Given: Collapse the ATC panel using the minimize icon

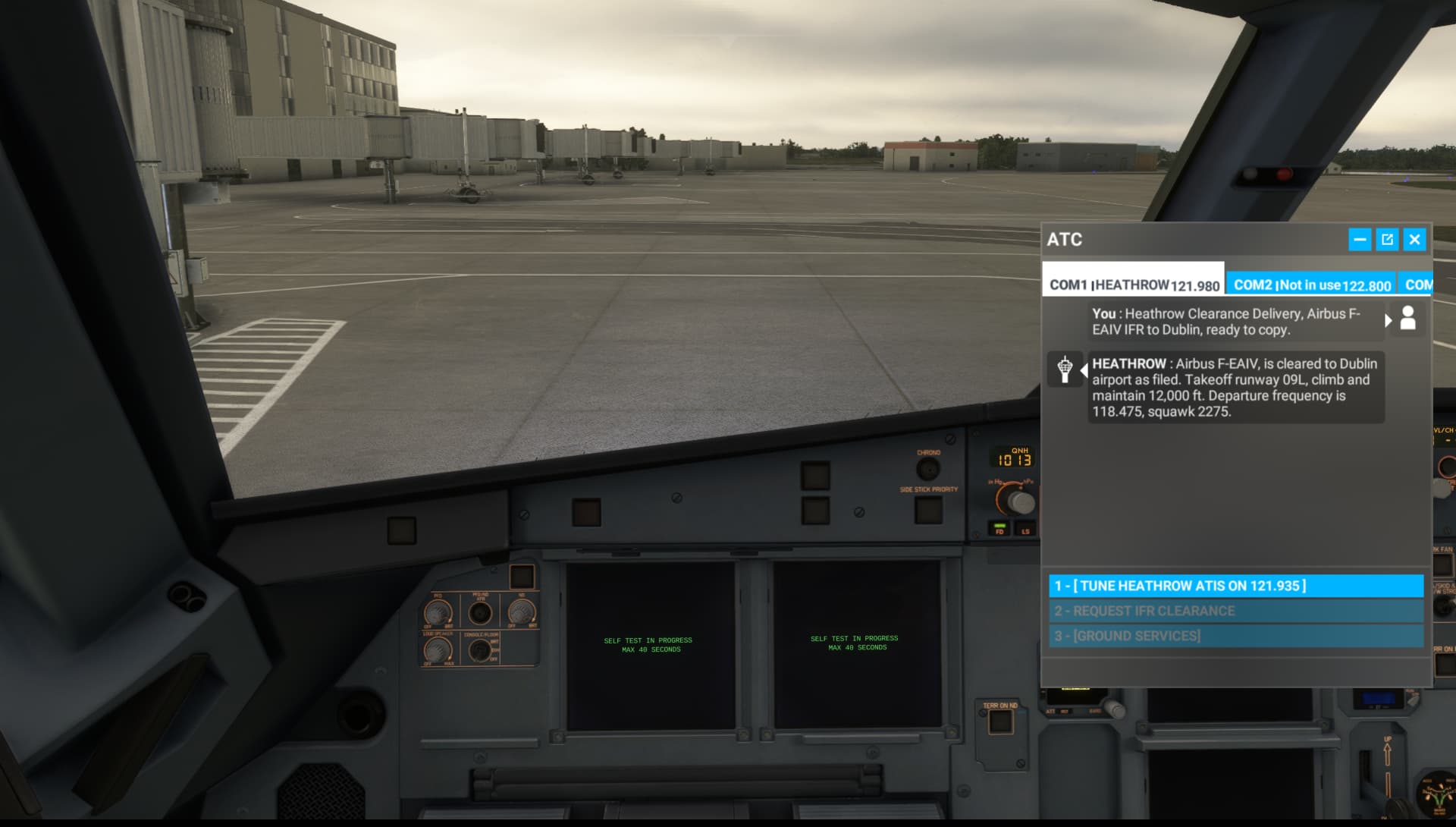Looking at the screenshot, I should pos(1361,239).
